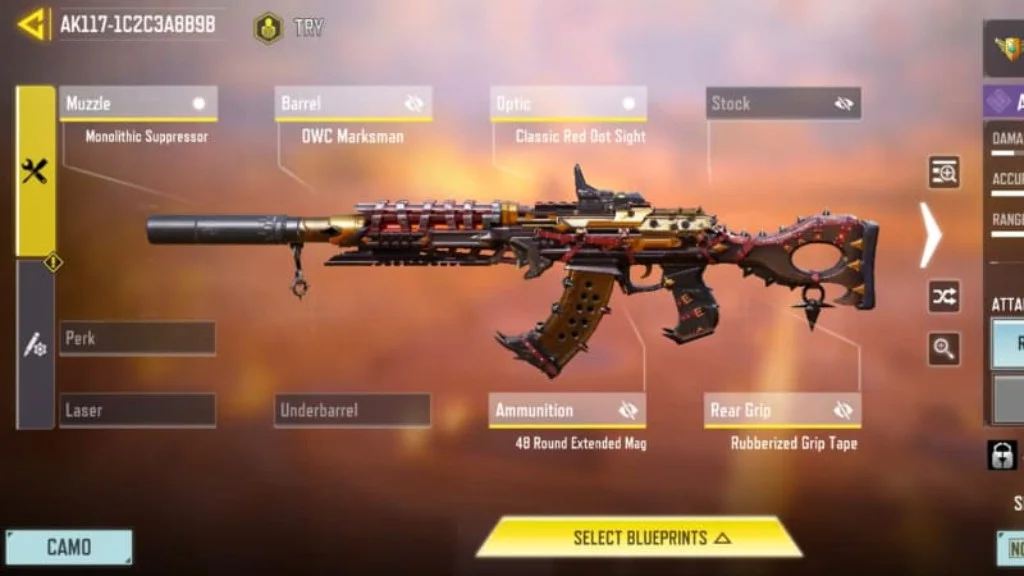The height and width of the screenshot is (576, 1024).
Task: Select the Perk slot
Action: tap(138, 338)
